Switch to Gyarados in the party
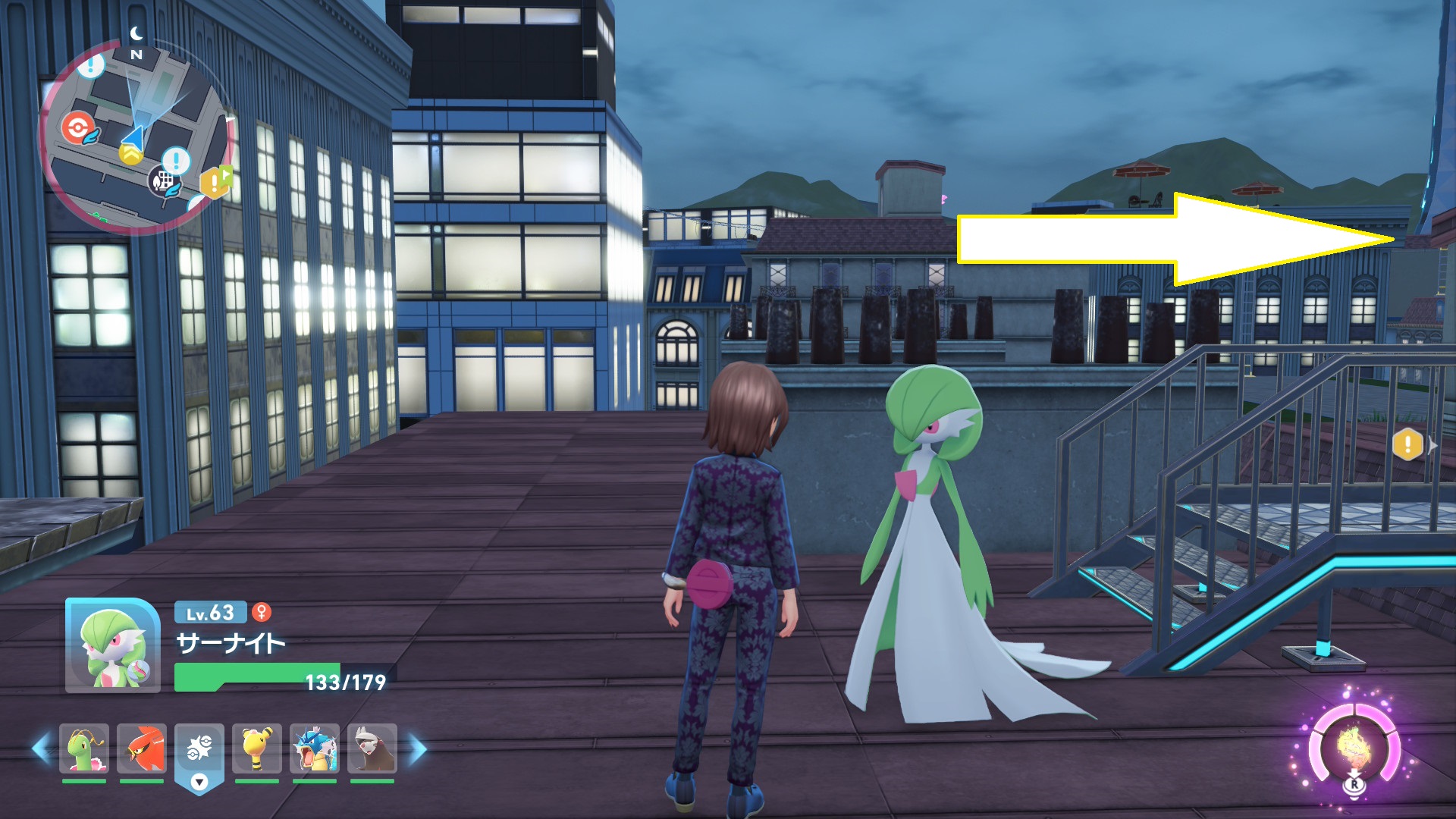 pos(315,748)
